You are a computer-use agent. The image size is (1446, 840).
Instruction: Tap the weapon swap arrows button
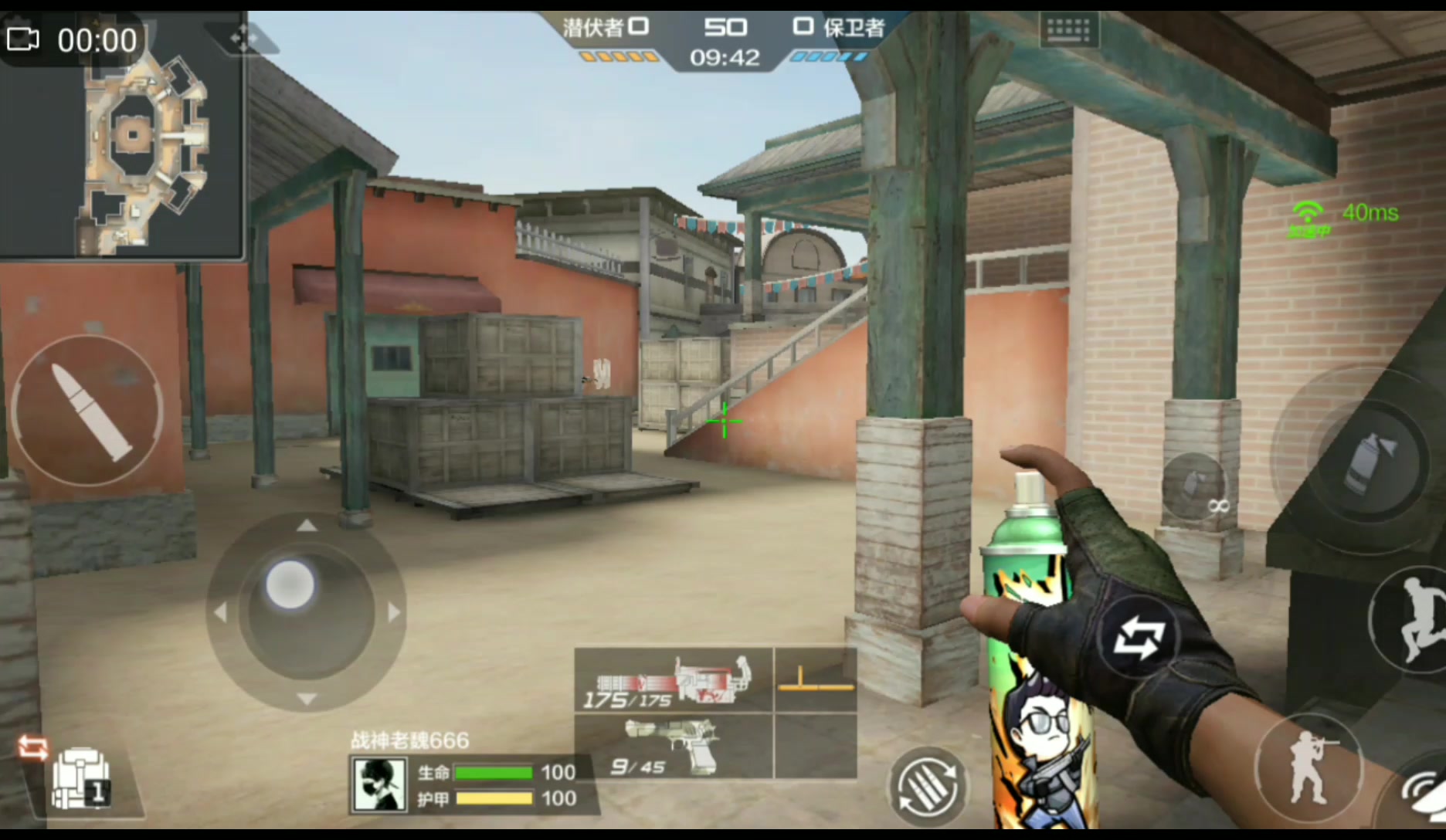click(x=1138, y=639)
